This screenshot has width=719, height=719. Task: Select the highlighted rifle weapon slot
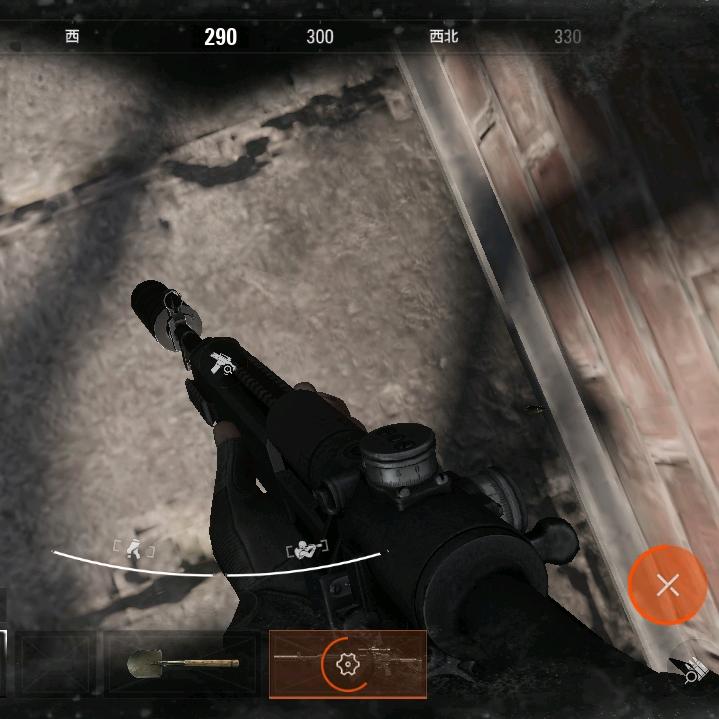pos(347,664)
